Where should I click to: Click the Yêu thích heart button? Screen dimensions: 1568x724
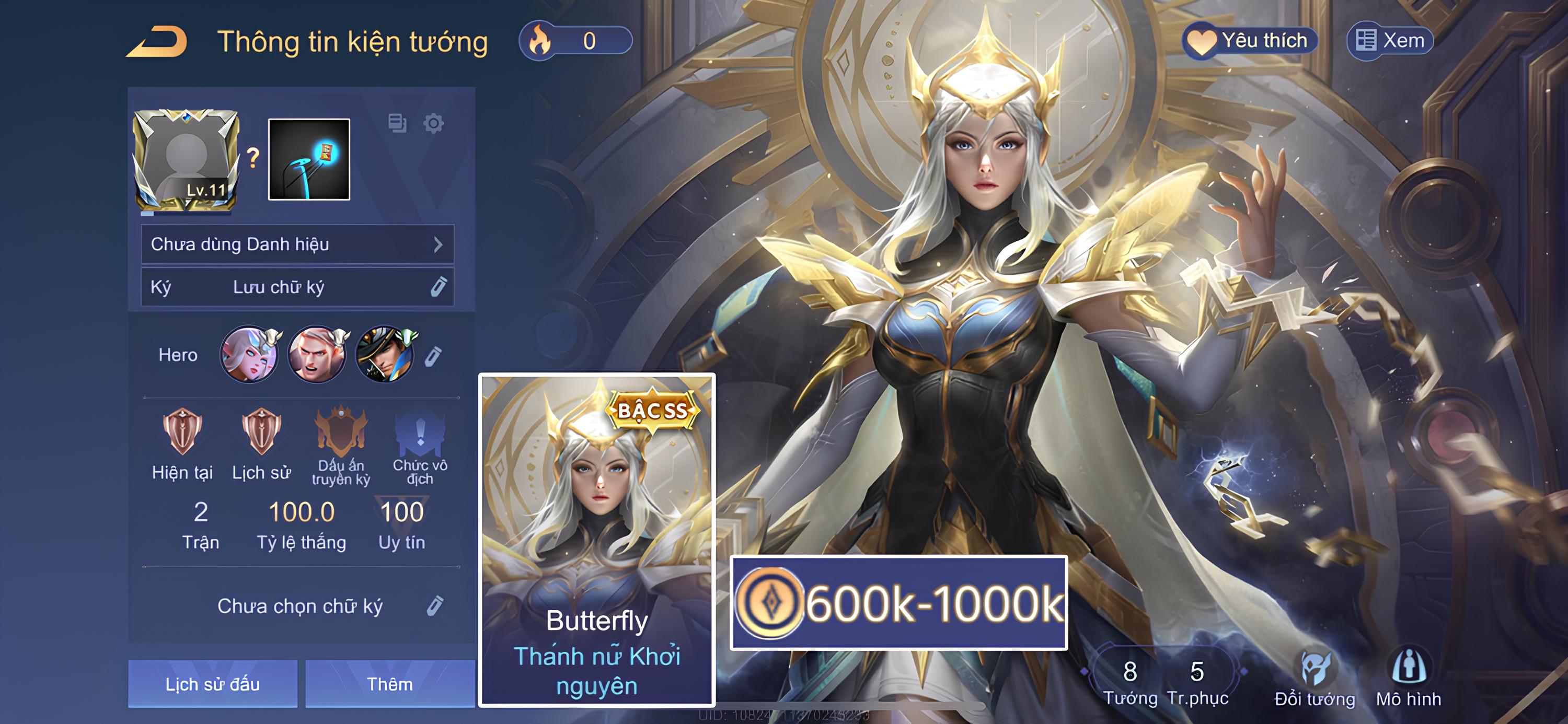click(1250, 41)
